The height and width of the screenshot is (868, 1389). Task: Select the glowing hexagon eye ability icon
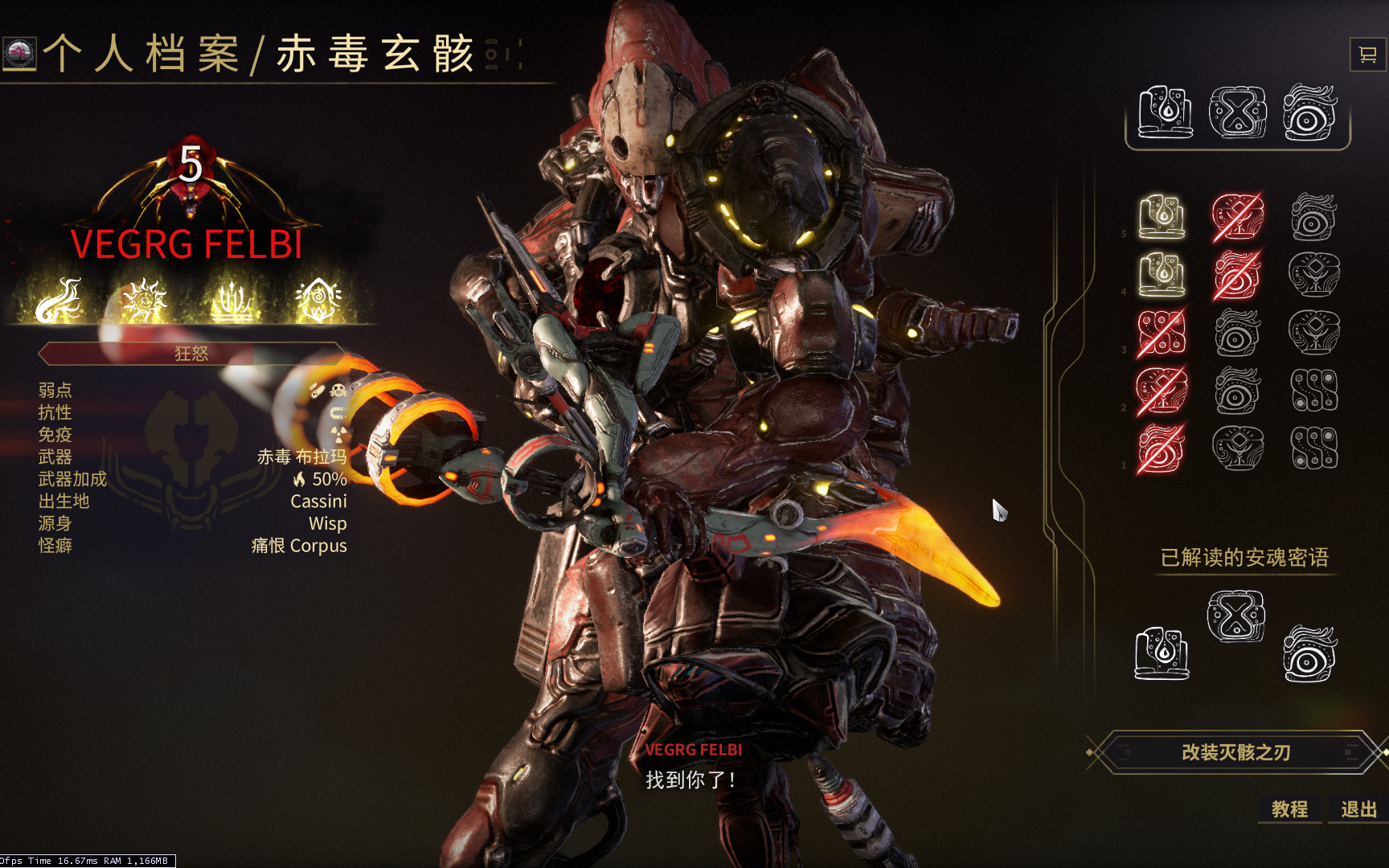[318, 301]
